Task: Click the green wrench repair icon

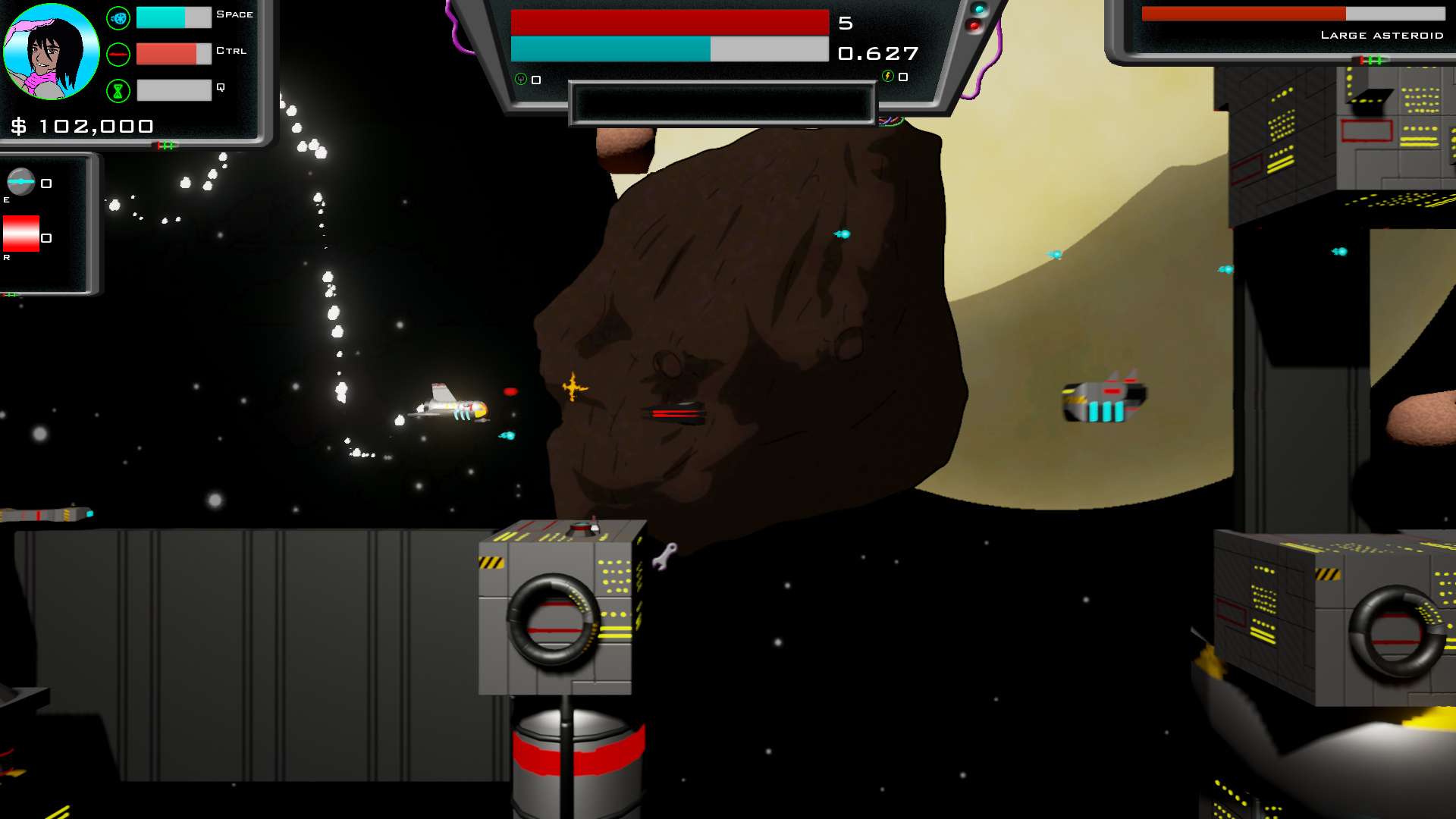Action: point(521,79)
